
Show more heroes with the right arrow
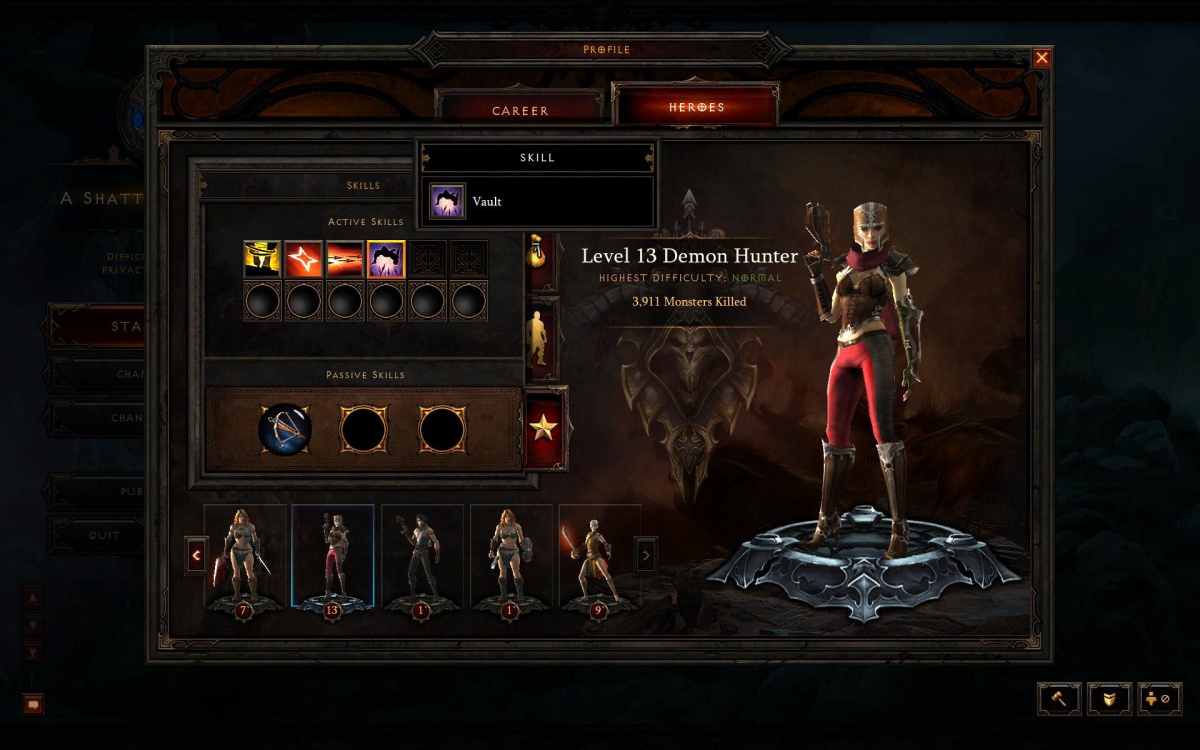tap(647, 554)
